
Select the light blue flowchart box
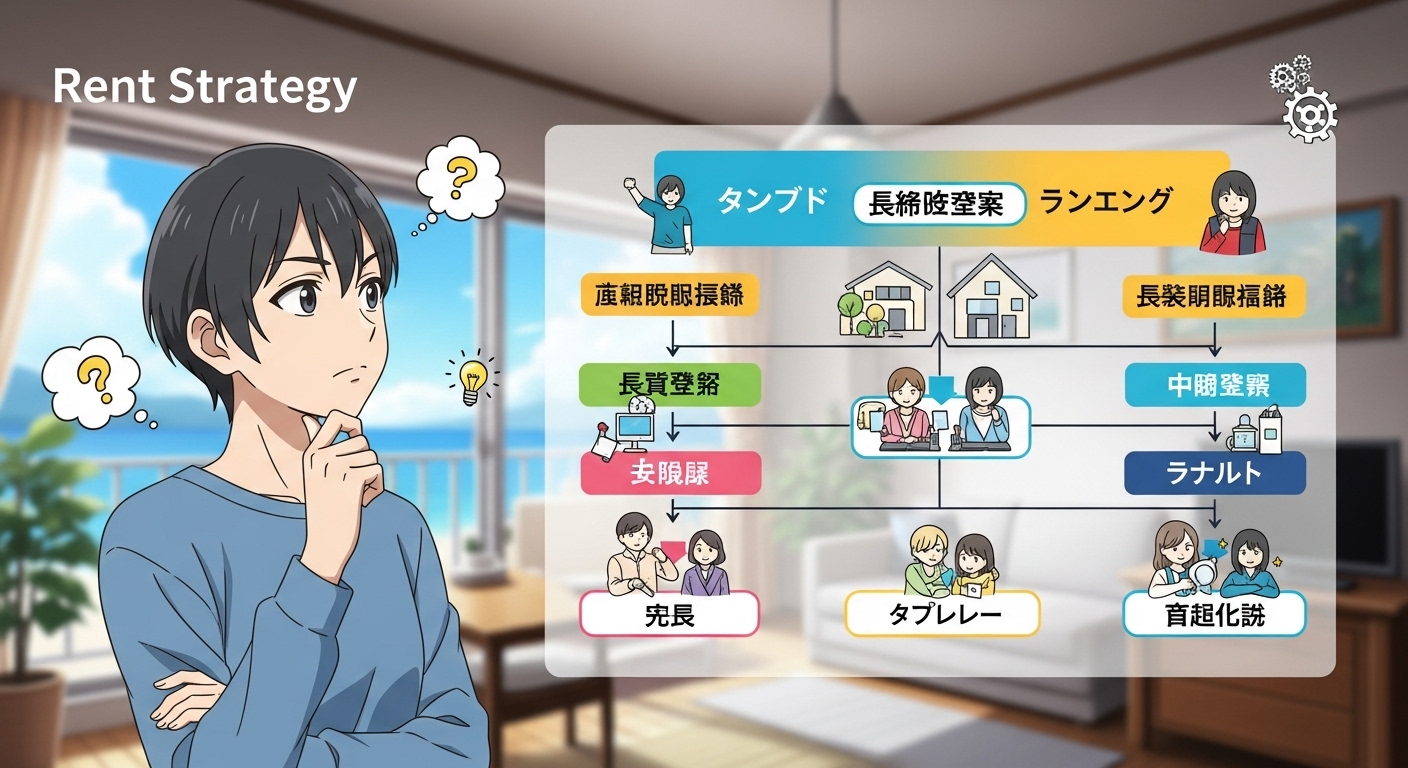(x=1215, y=385)
